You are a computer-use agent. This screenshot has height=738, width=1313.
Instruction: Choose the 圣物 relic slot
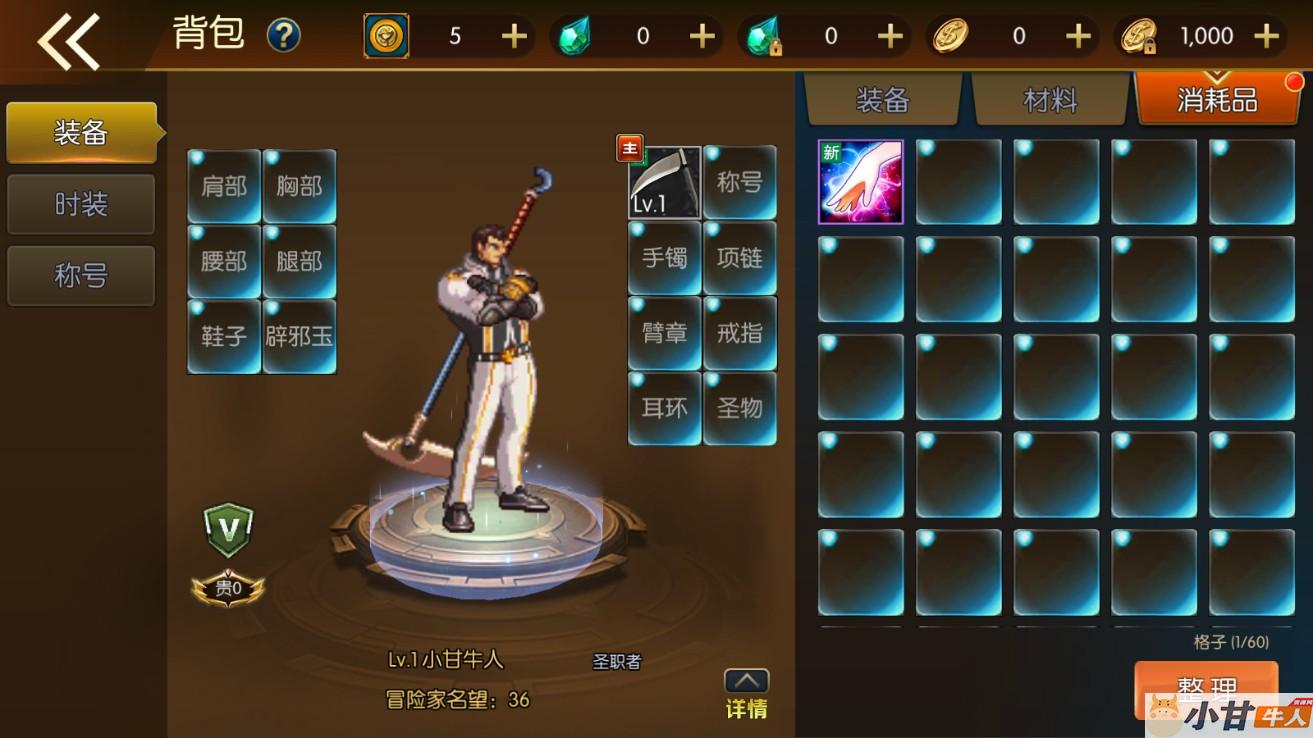point(740,408)
